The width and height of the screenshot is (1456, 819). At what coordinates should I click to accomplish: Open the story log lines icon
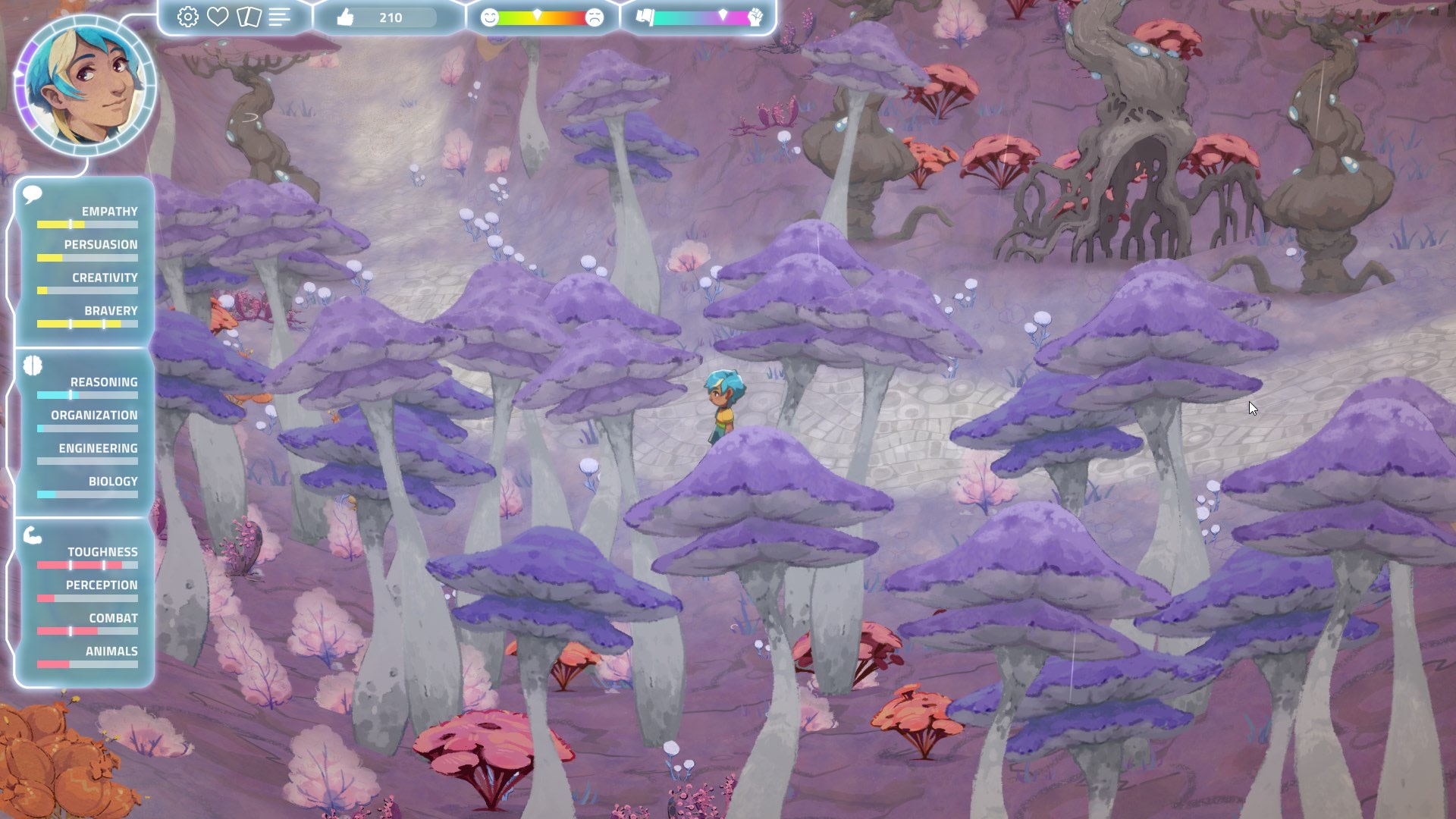coord(279,17)
